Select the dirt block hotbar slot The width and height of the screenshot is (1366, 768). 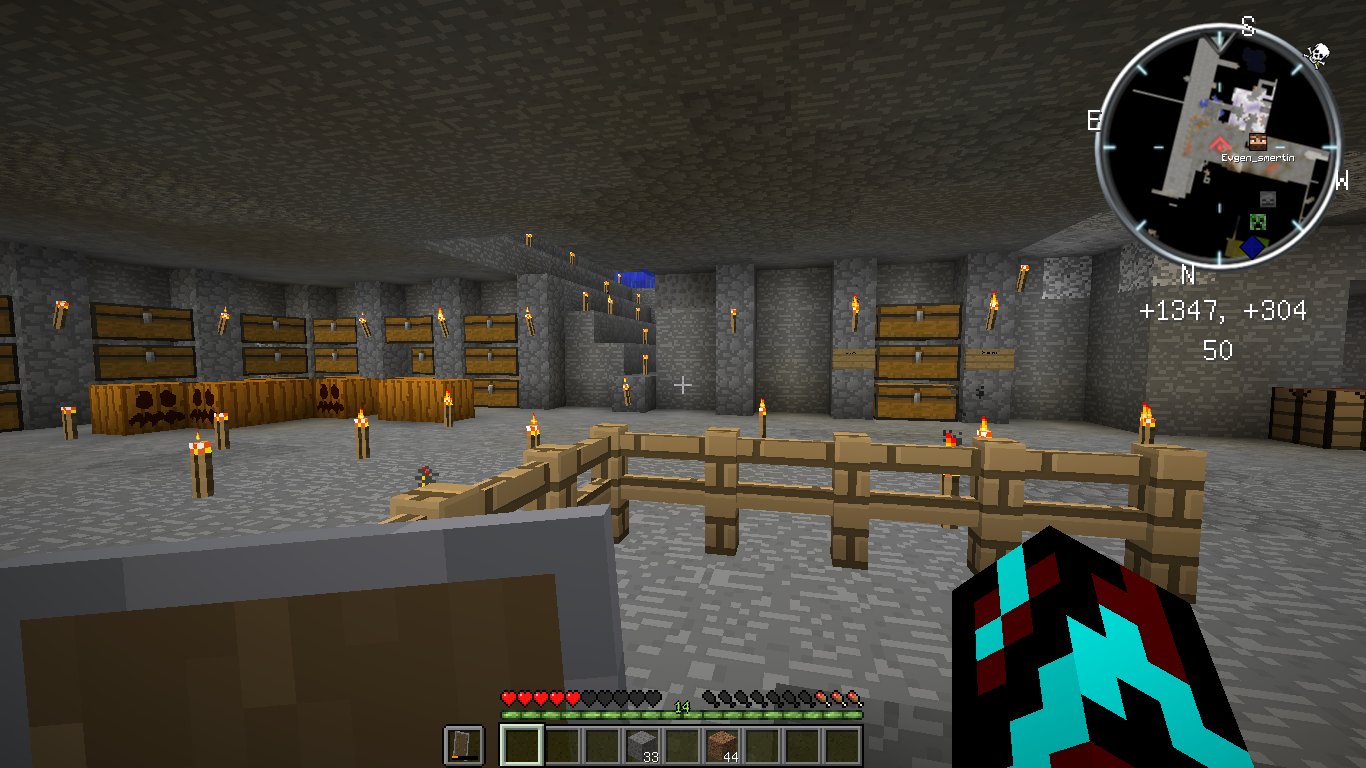click(x=721, y=746)
